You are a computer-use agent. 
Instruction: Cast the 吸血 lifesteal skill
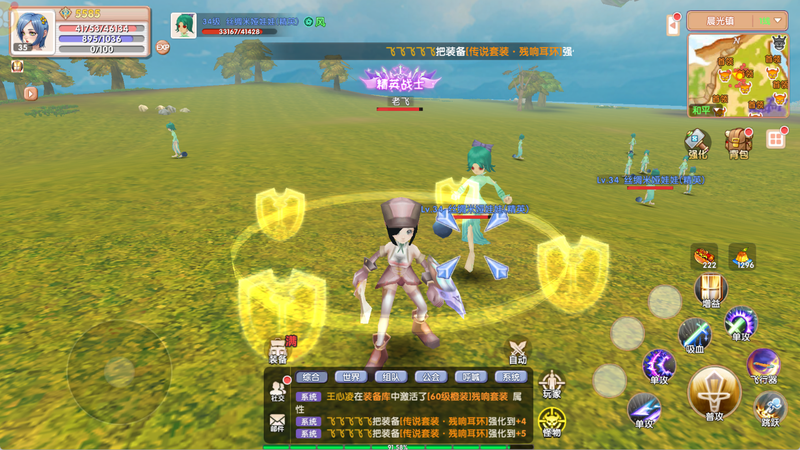click(694, 334)
